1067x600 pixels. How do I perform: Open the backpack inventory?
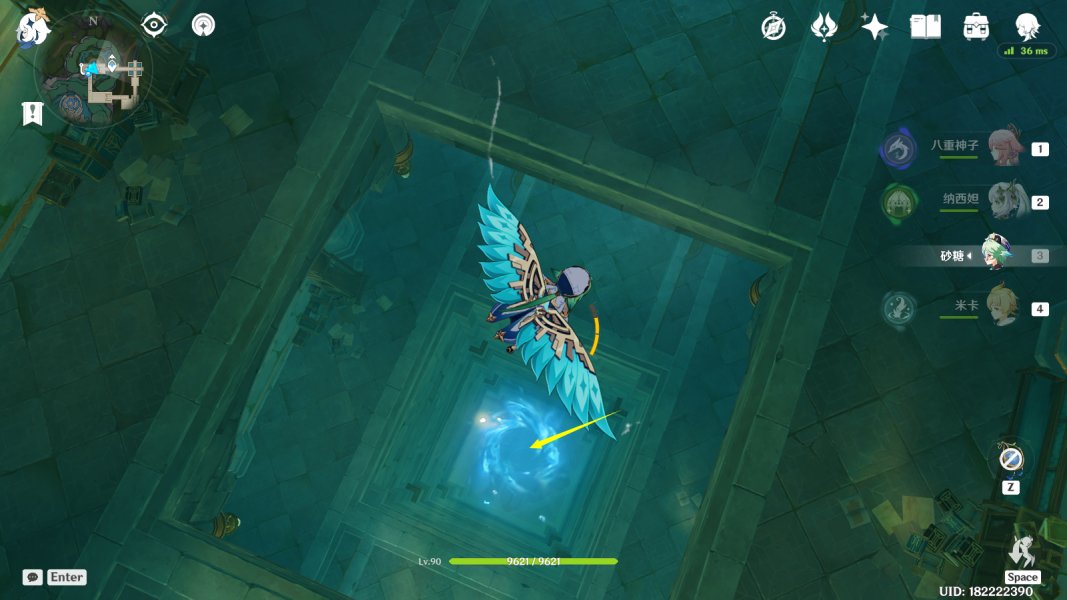tap(977, 27)
